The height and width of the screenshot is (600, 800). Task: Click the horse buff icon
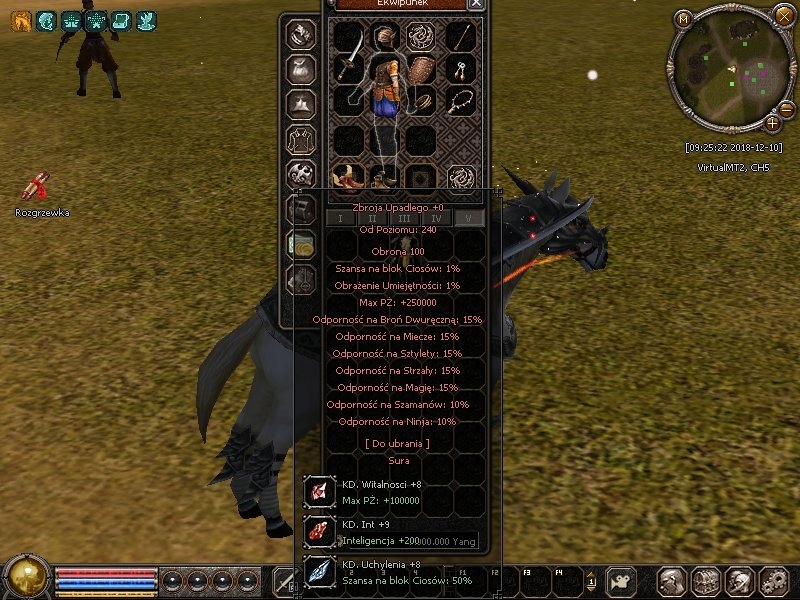pos(19,21)
